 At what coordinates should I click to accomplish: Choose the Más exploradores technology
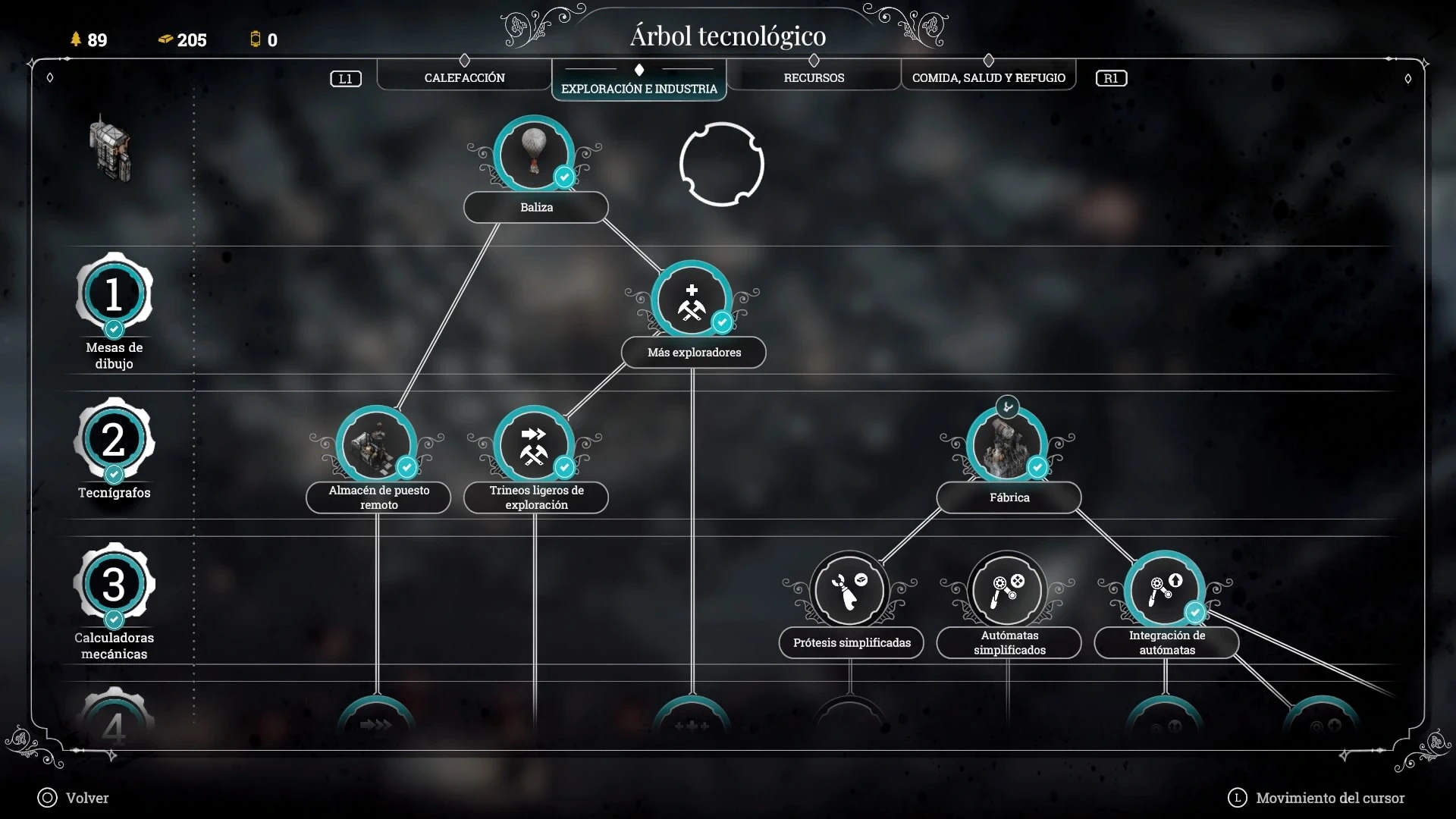tap(691, 301)
